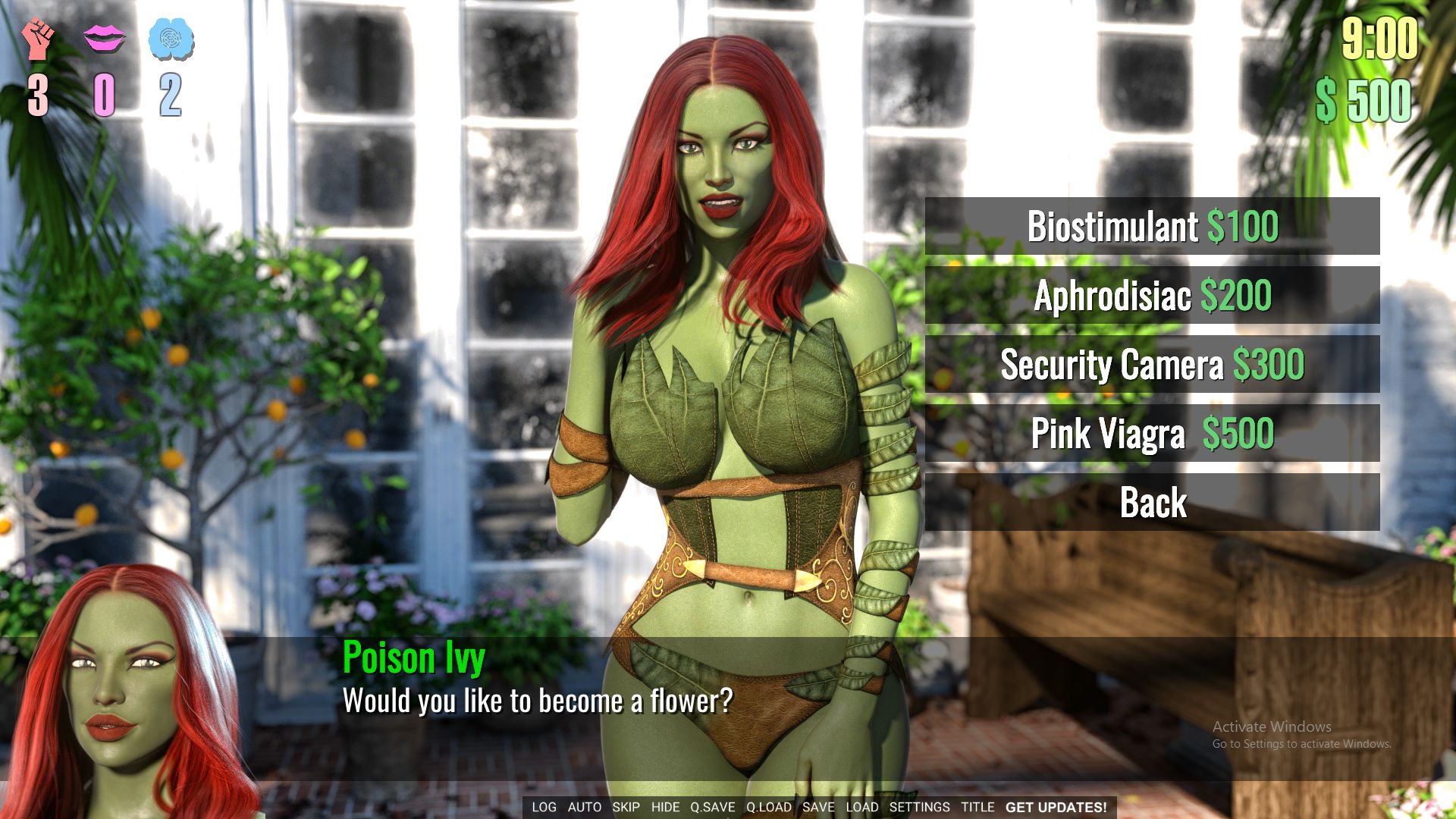
Task: Return to TITLE screen
Action: click(977, 807)
